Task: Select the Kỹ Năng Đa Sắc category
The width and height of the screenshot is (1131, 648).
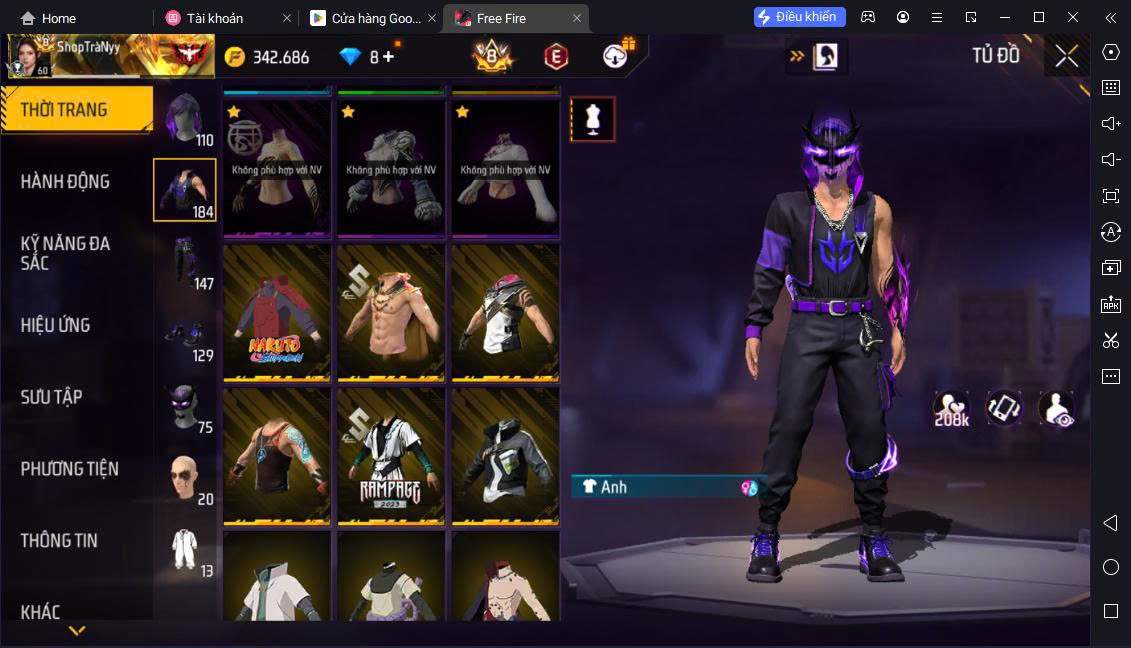Action: click(65, 253)
